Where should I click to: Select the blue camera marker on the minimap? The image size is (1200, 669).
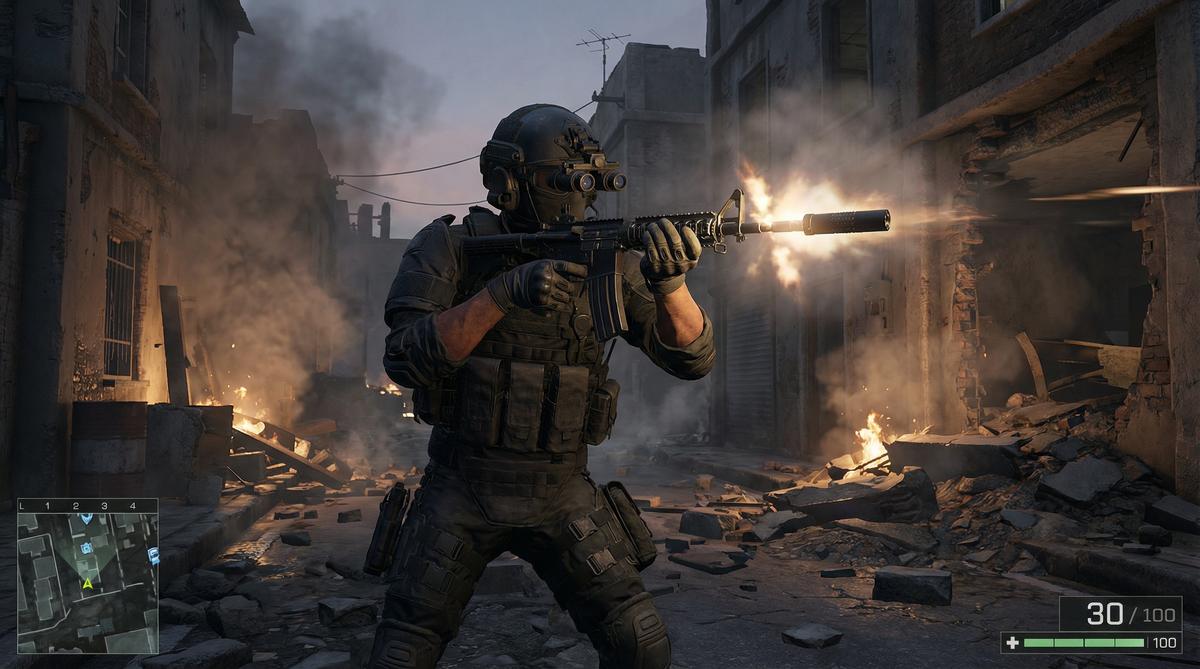[x=86, y=547]
